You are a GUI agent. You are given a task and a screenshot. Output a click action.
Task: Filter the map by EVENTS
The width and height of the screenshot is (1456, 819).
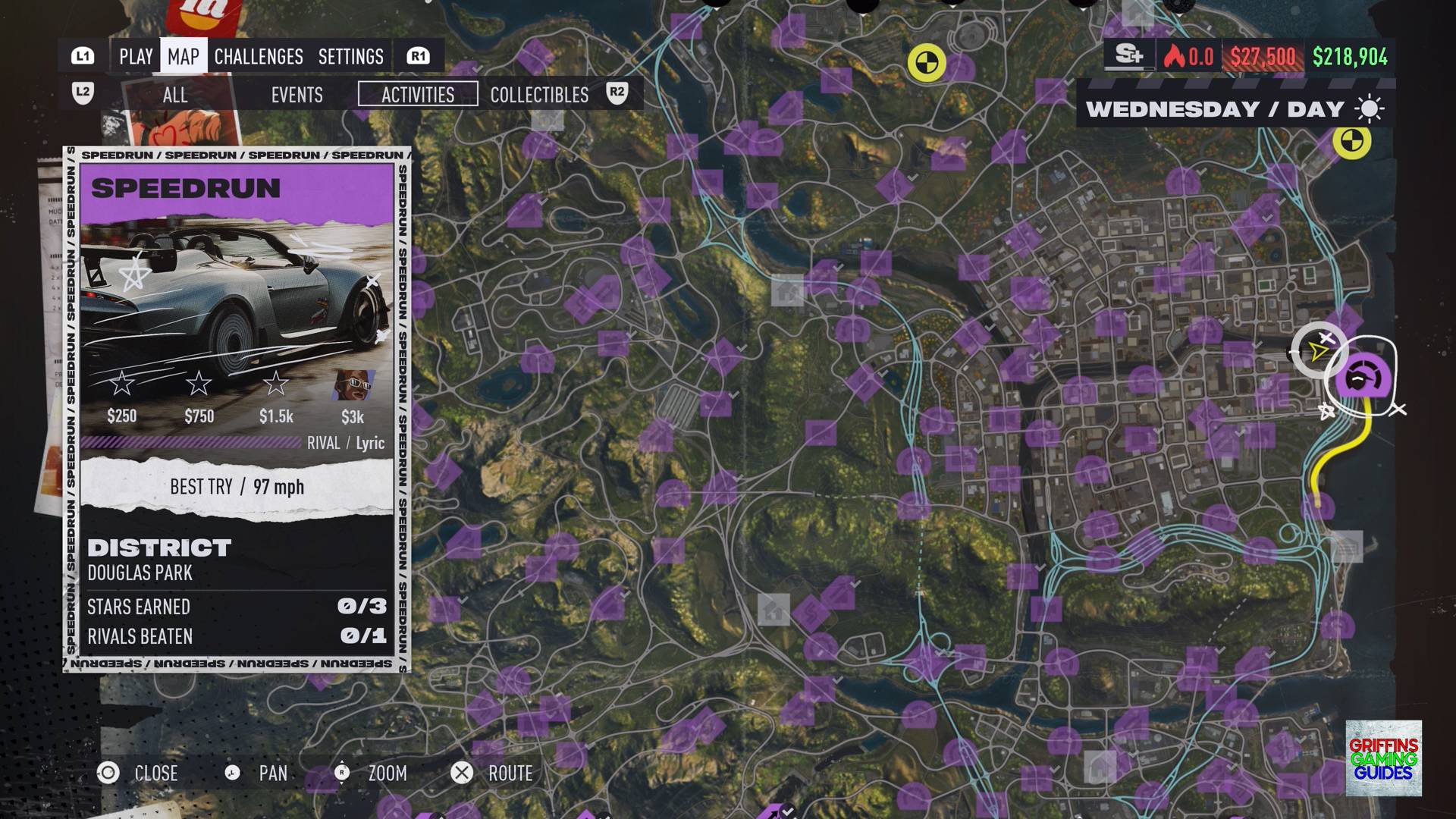point(297,95)
